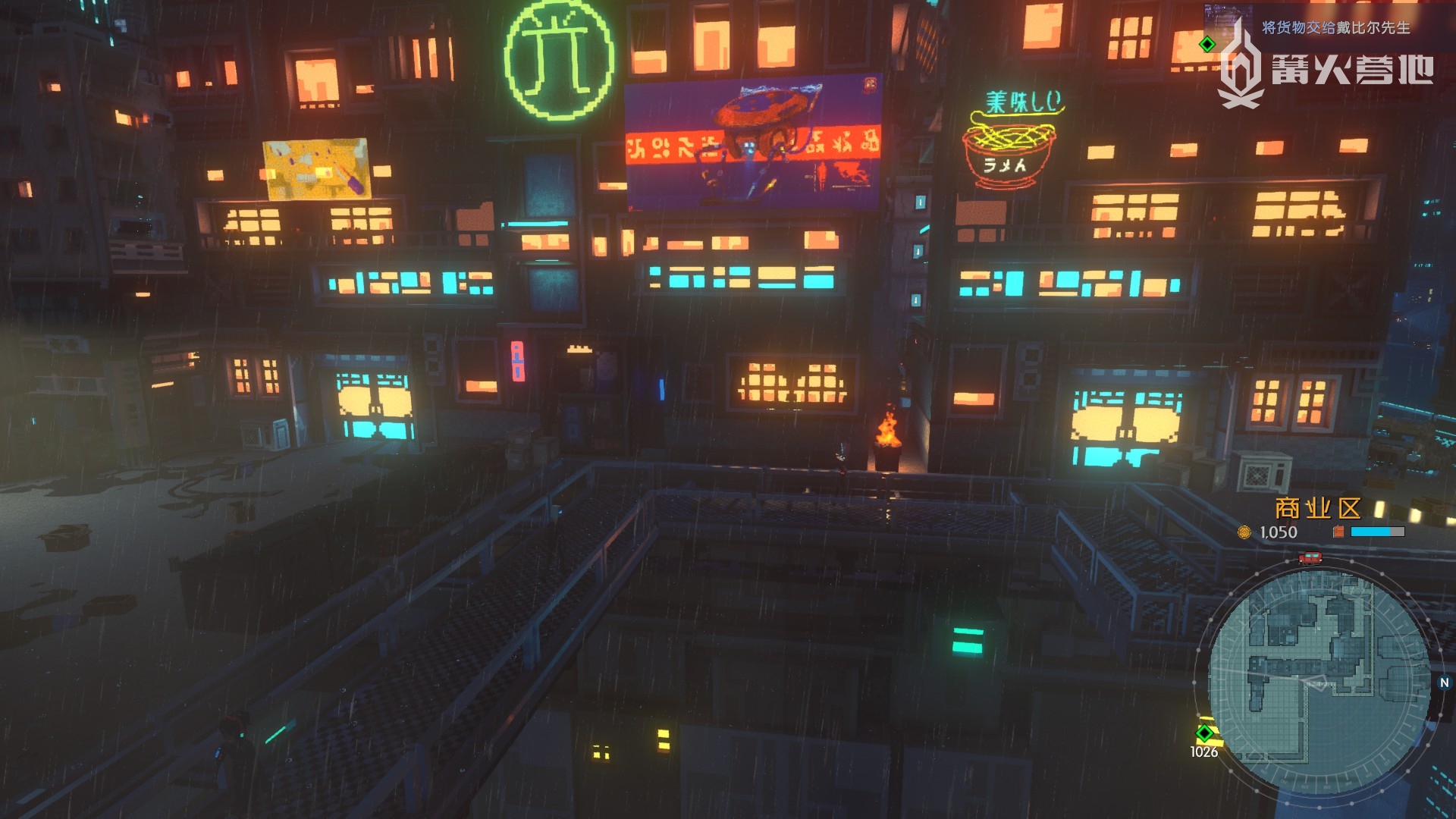
Task: Click the green diamond objective marker beside the minimap
Action: (x=1204, y=733)
